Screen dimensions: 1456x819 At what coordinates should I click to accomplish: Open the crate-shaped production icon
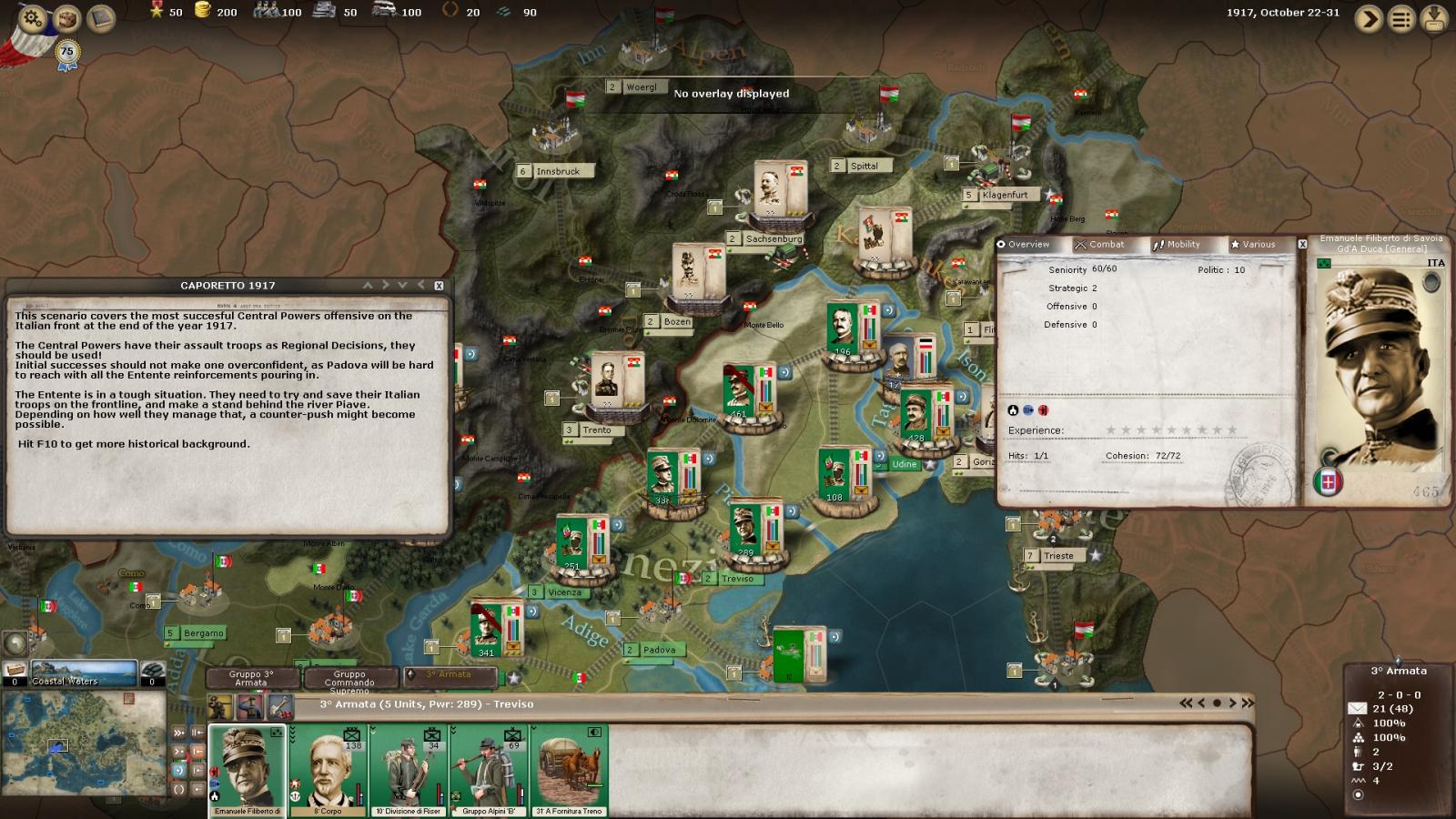(x=67, y=17)
